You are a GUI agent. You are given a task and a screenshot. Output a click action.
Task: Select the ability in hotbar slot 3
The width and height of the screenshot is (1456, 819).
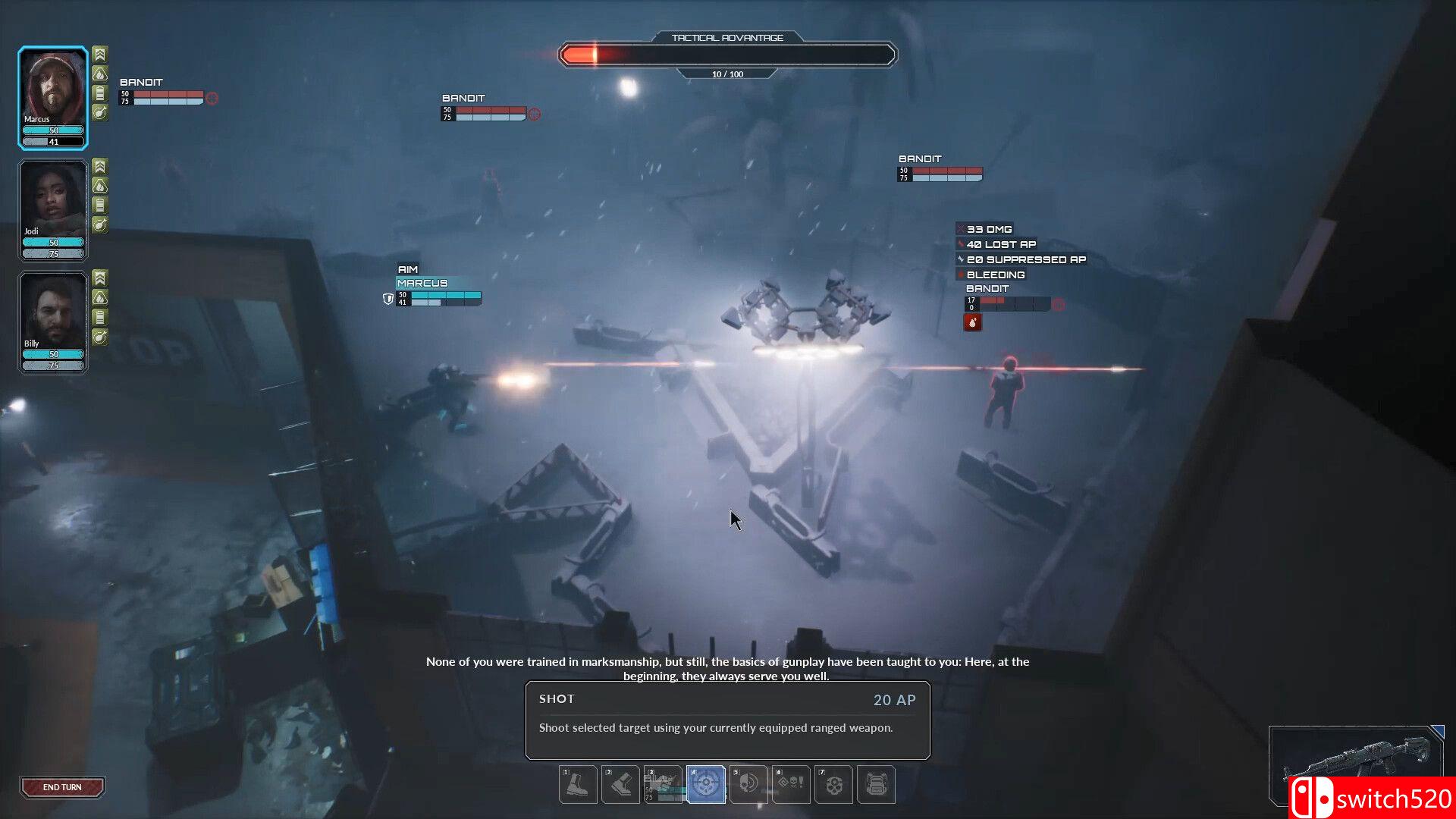(663, 784)
